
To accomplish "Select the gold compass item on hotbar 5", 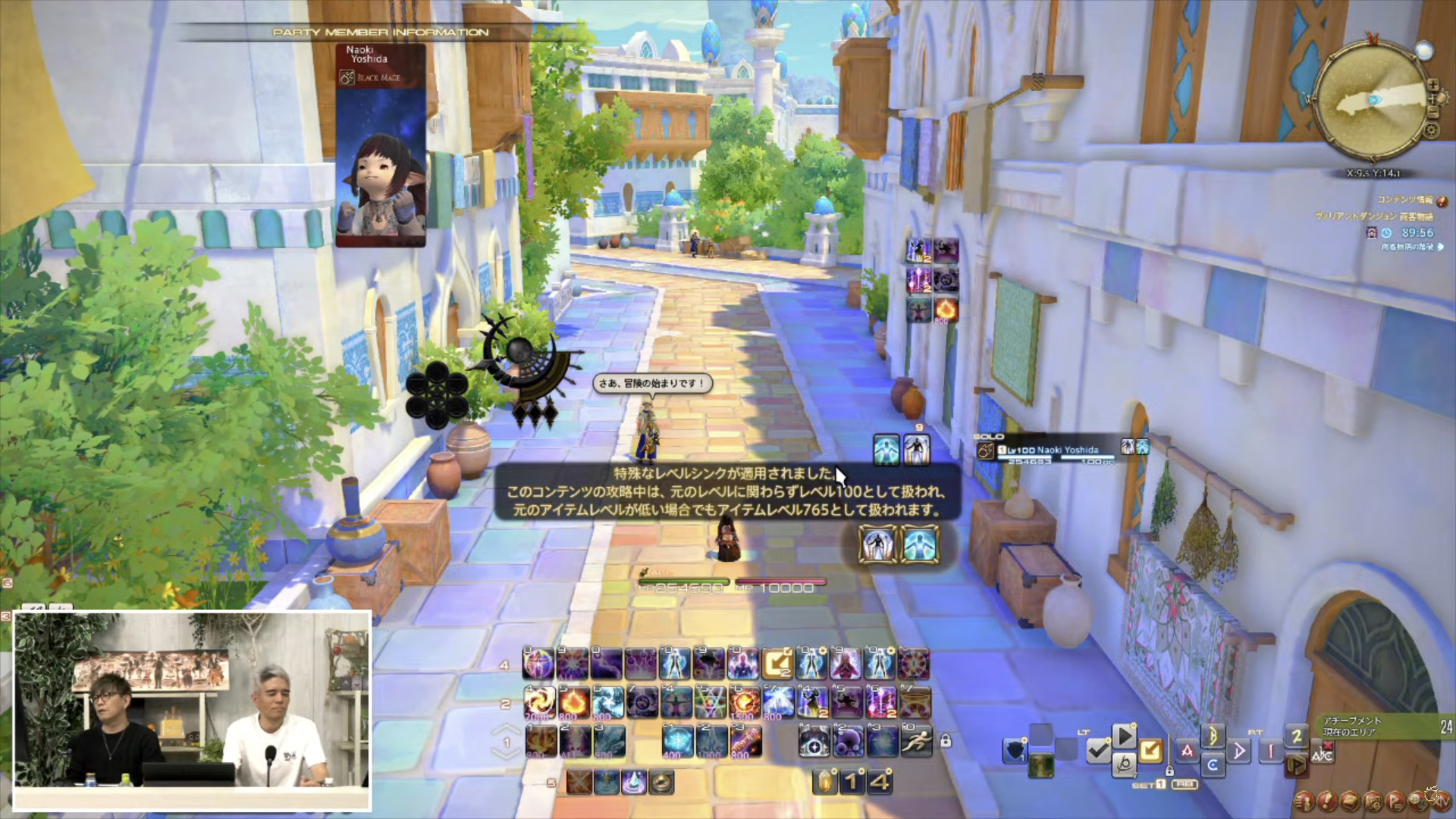I will point(661,782).
